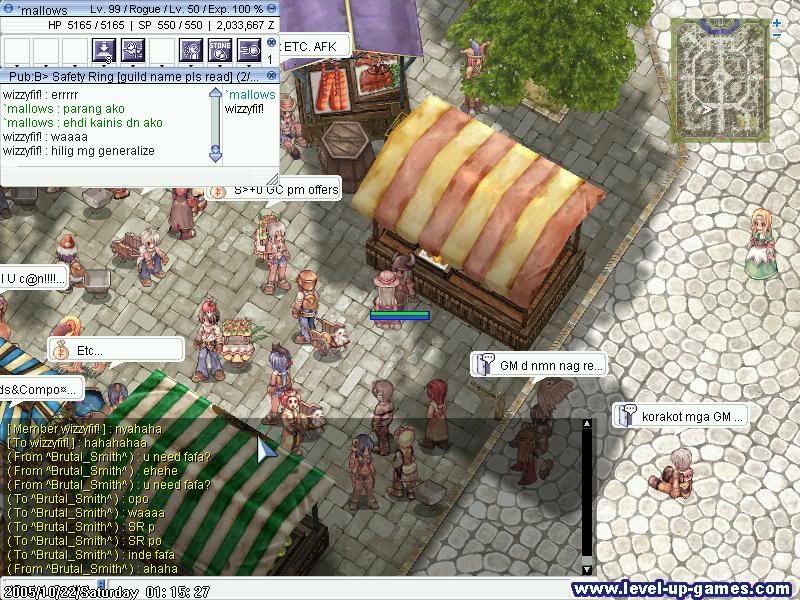This screenshot has height=600, width=800.
Task: Click the chat room message input line
Action: (x=110, y=175)
